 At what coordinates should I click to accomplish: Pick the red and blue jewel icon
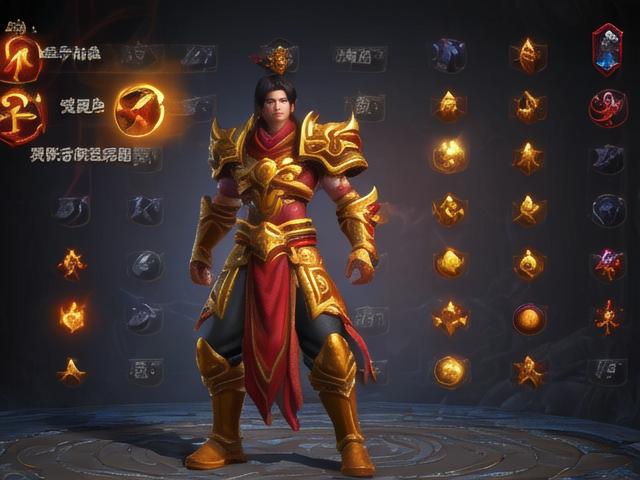point(607,264)
